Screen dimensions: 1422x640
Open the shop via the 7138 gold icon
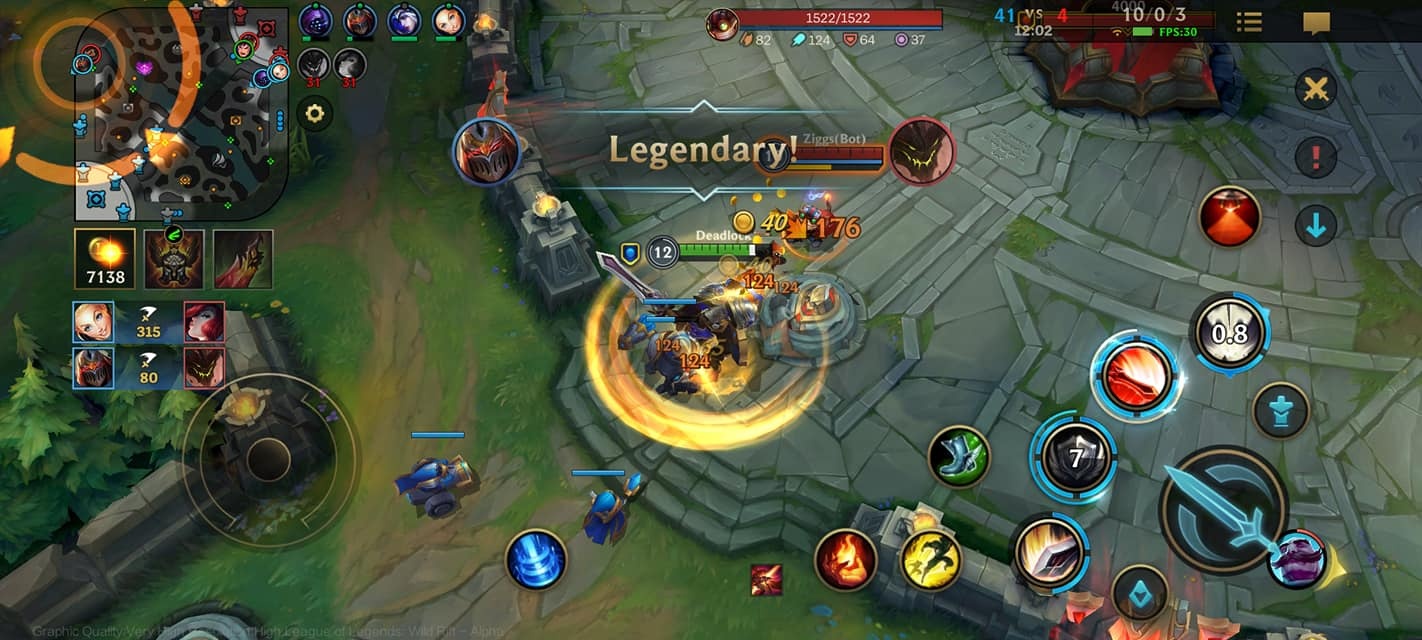105,258
